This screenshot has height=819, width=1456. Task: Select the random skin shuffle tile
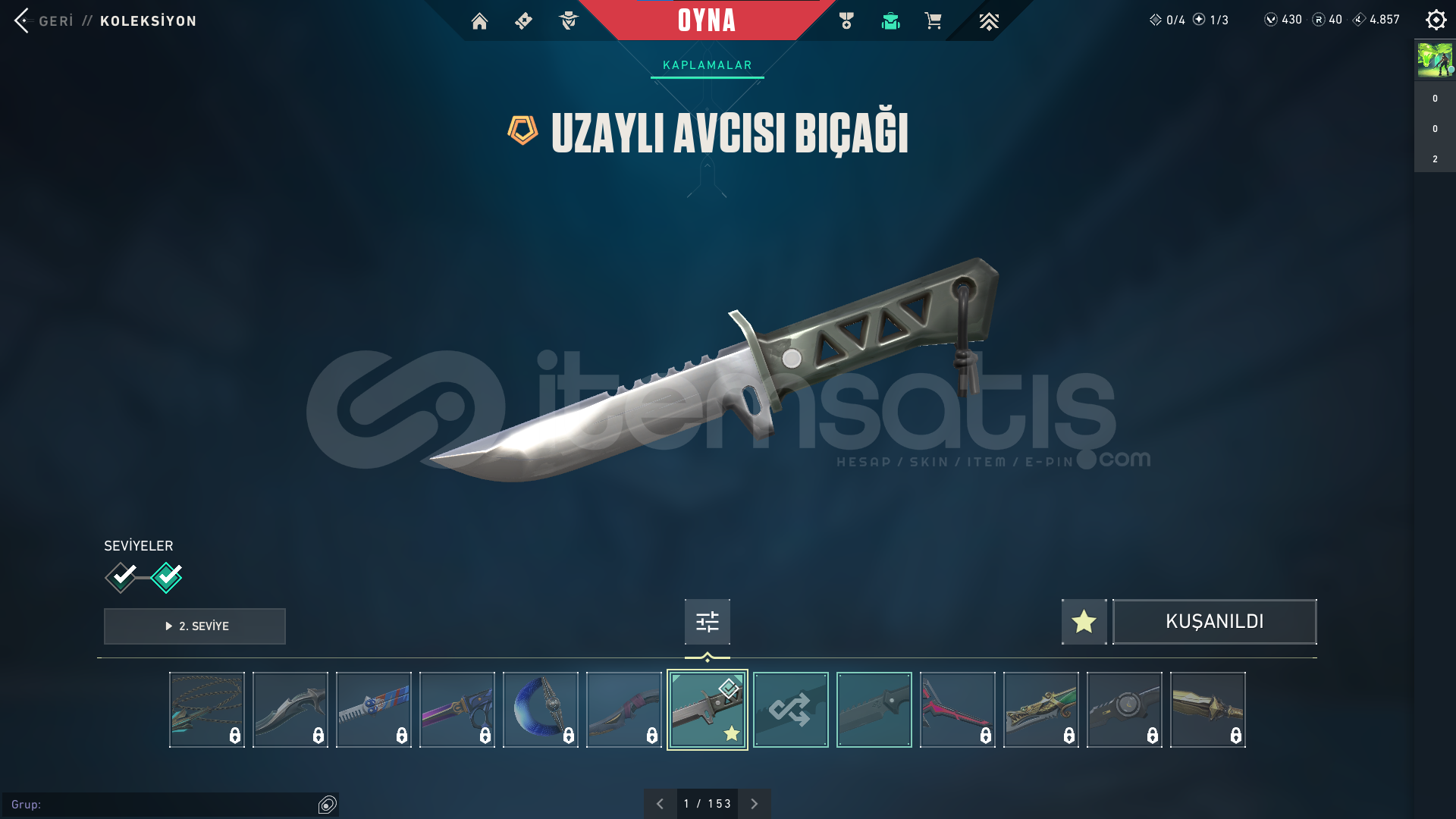tap(790, 709)
